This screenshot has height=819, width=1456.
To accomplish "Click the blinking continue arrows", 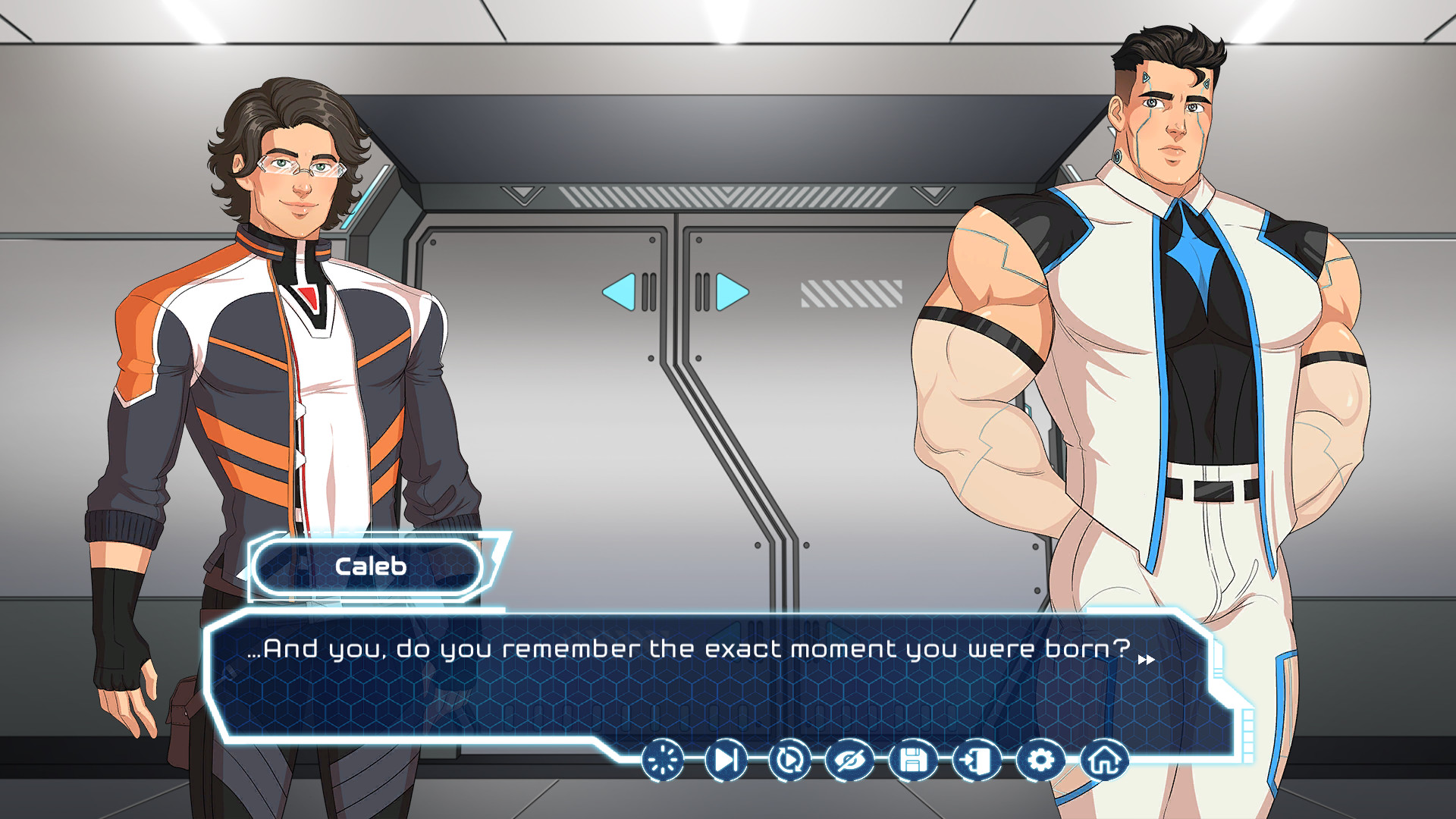I will click(x=1147, y=659).
